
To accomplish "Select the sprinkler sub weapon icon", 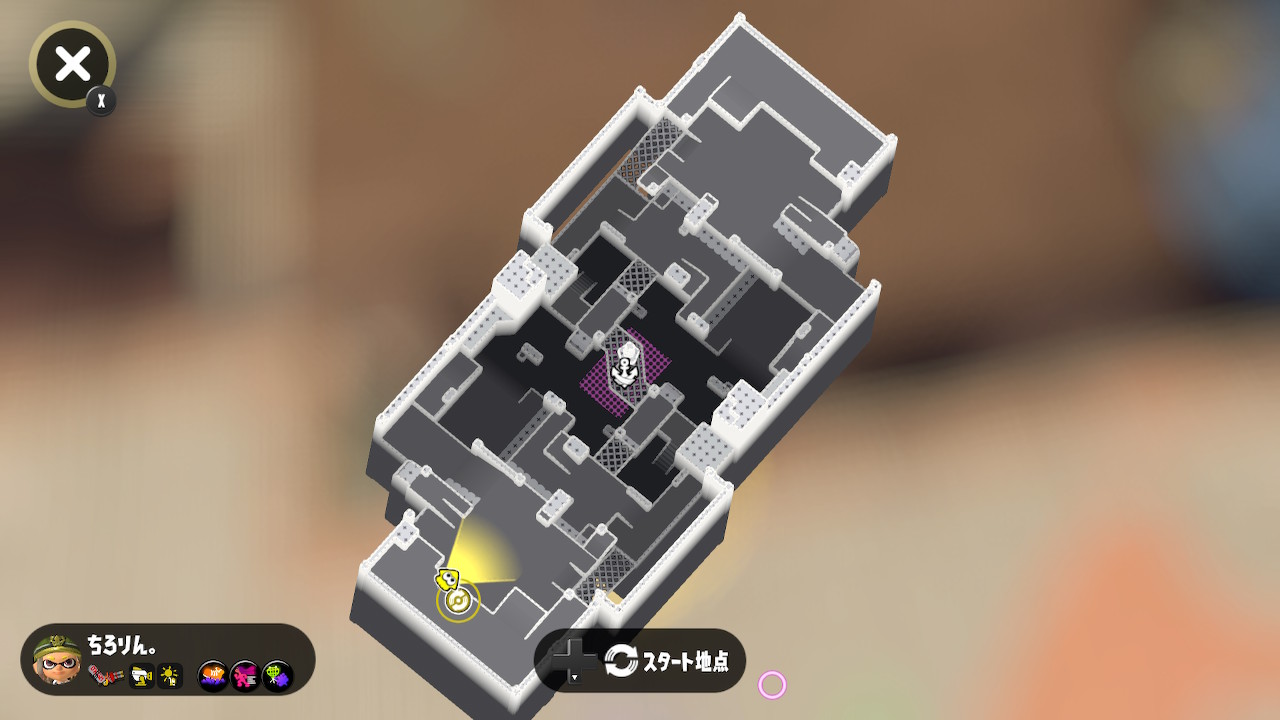I will coord(141,677).
